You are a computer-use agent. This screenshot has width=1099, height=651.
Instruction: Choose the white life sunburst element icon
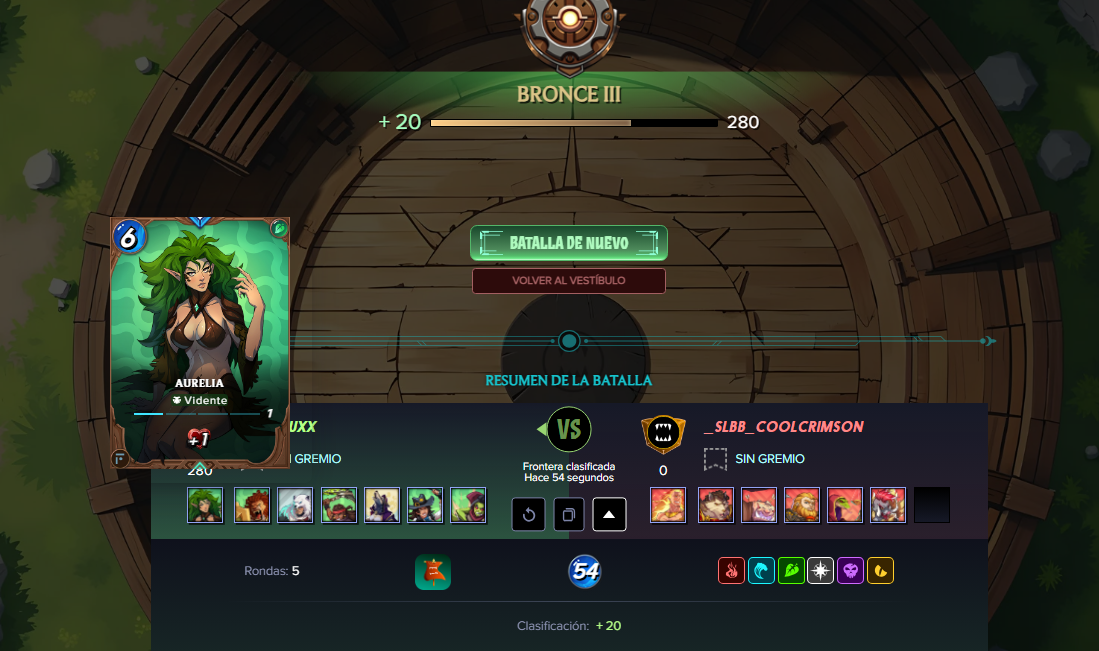[821, 571]
